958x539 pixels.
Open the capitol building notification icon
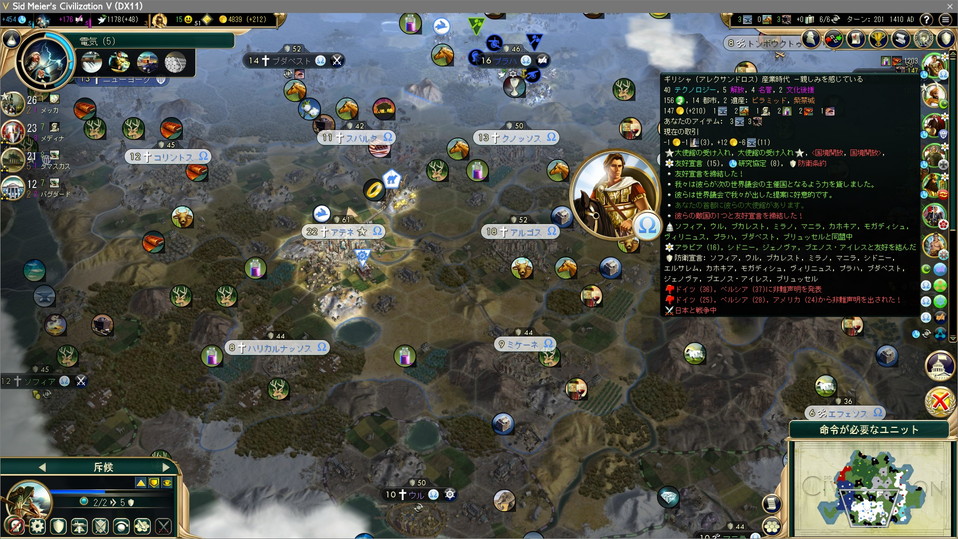939,365
